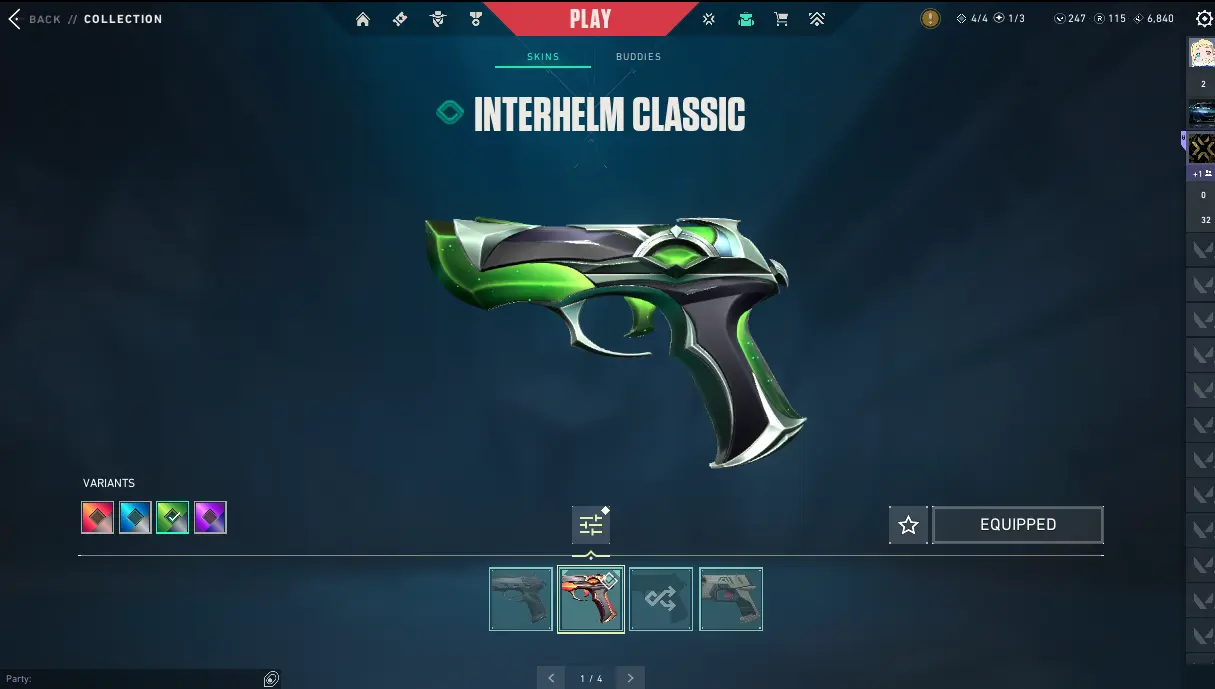Open the shopping cart store icon
Image resolution: width=1215 pixels, height=689 pixels.
pos(781,19)
